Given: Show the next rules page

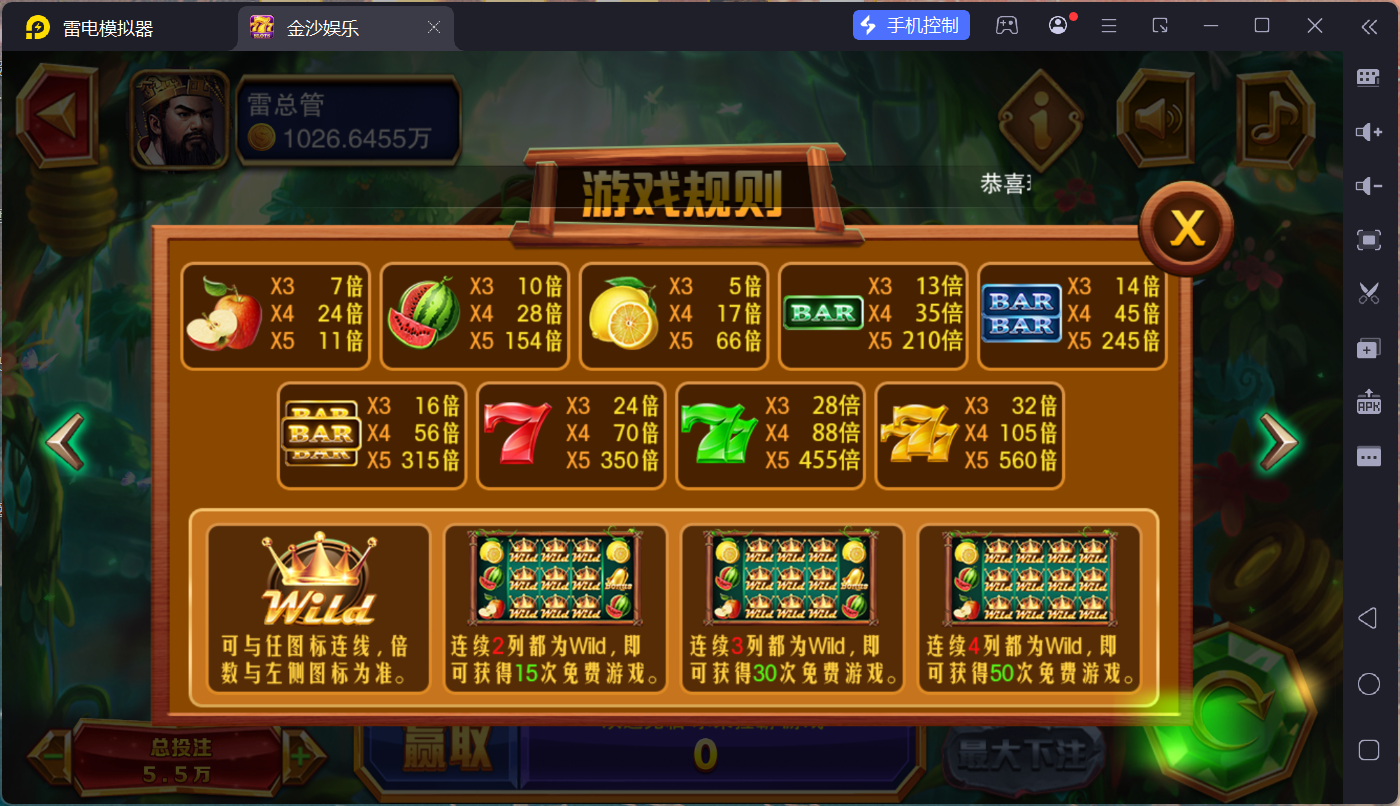Looking at the screenshot, I should 1277,441.
